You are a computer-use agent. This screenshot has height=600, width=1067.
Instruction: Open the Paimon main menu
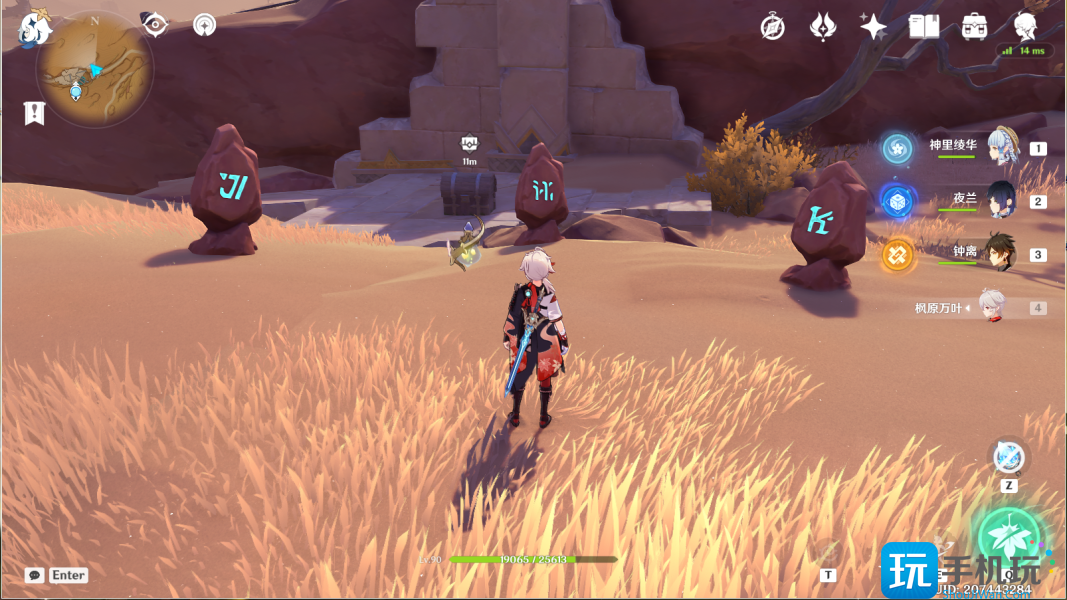(34, 30)
